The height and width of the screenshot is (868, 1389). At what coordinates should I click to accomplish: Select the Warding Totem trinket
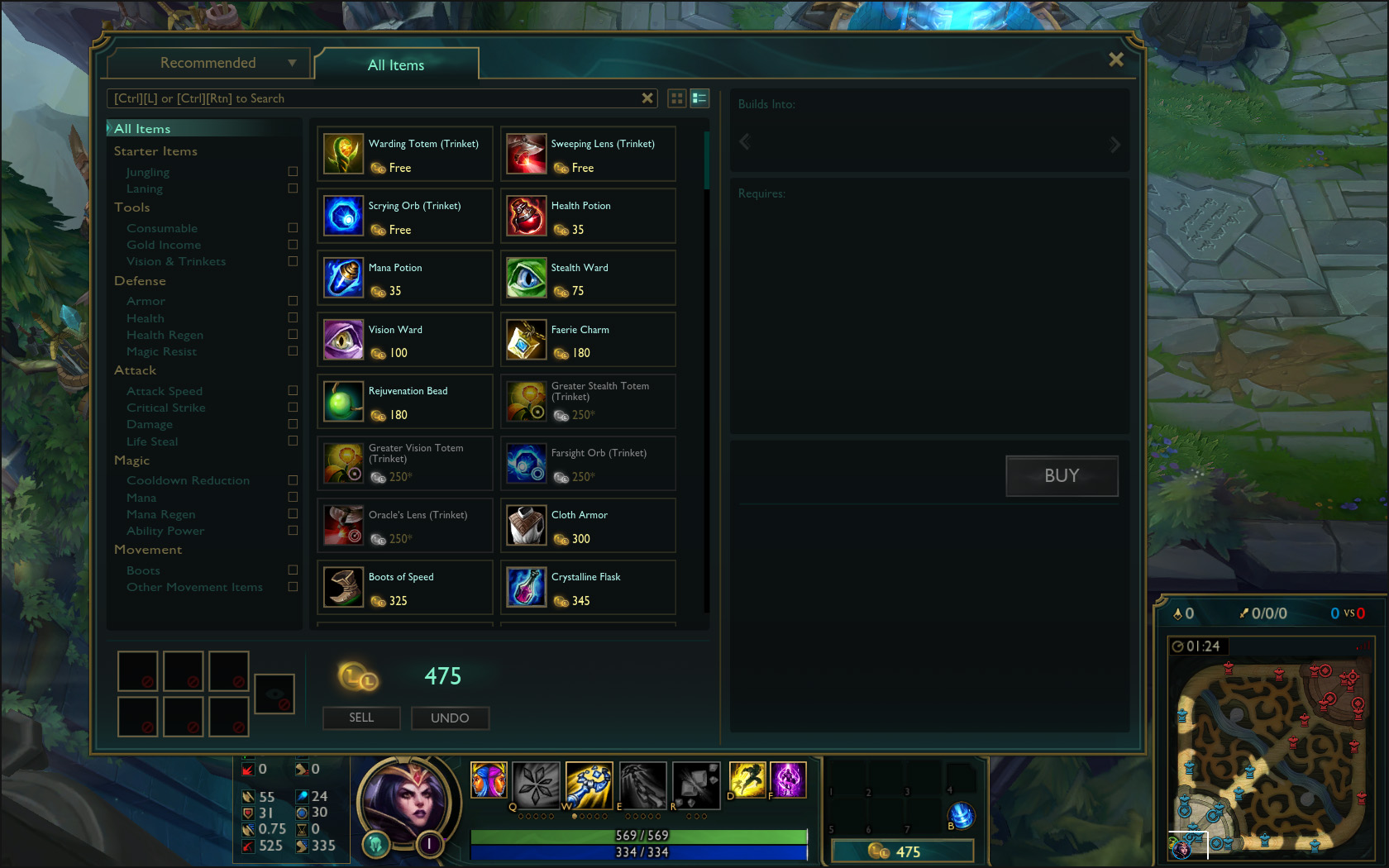[x=404, y=154]
